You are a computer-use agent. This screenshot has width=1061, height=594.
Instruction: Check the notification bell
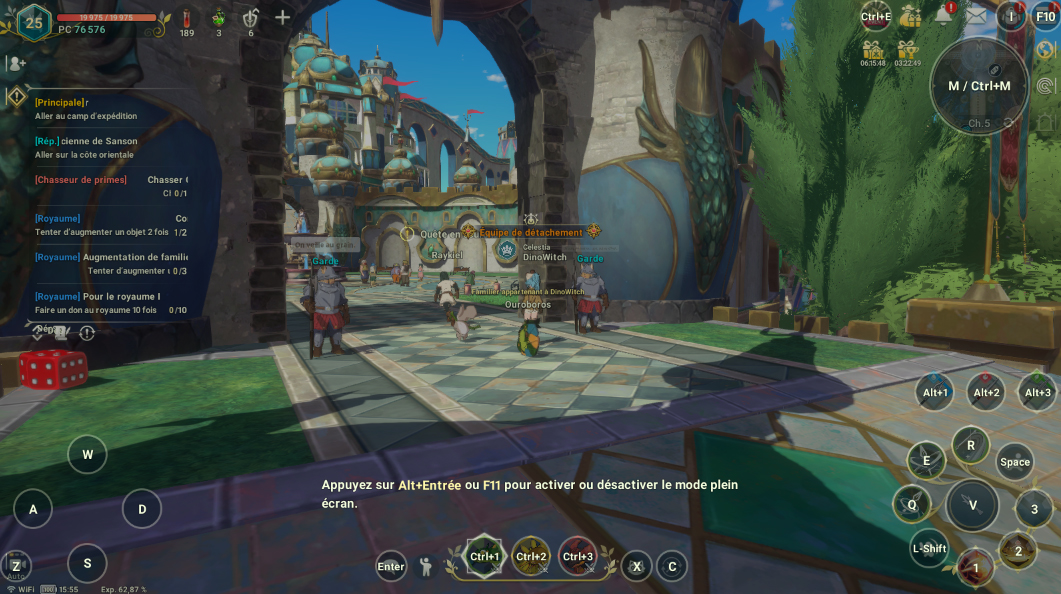943,15
